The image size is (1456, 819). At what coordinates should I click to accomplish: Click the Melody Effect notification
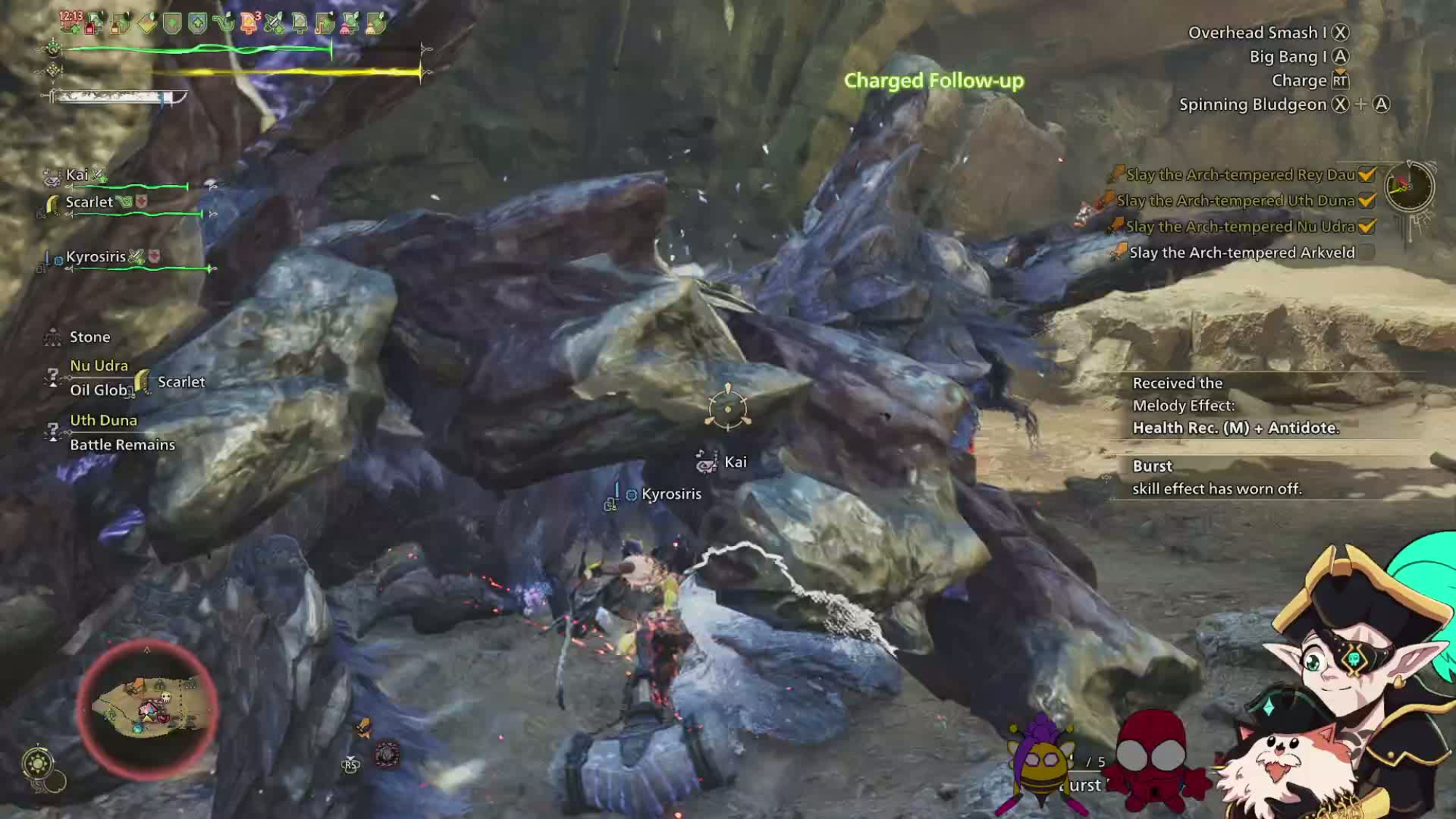tap(1235, 405)
